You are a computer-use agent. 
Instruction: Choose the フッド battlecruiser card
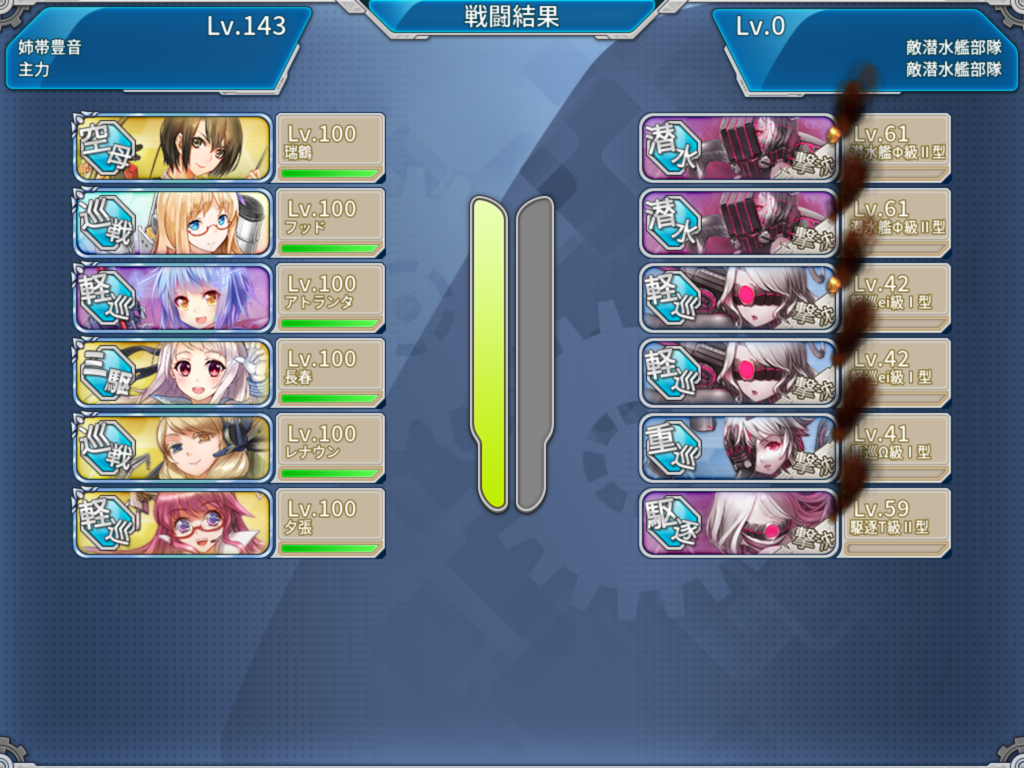[x=228, y=222]
